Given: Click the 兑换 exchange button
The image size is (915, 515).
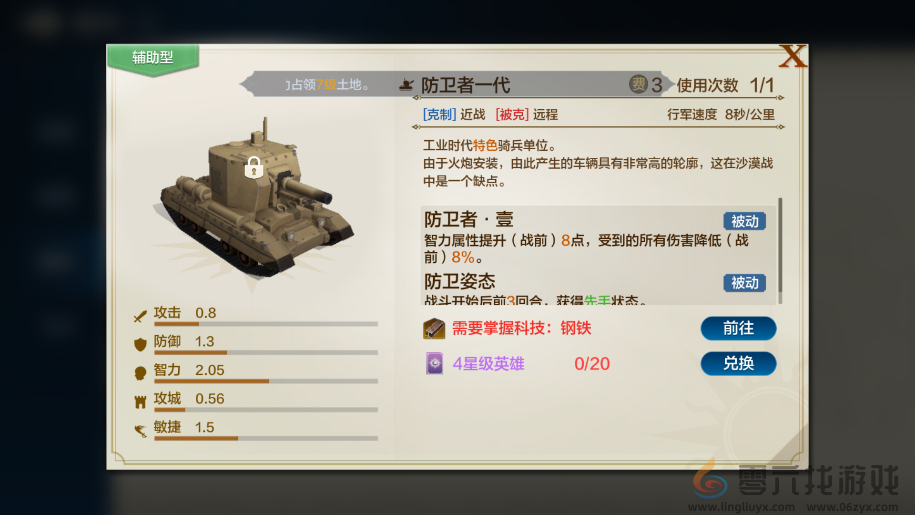Looking at the screenshot, I should tap(738, 363).
